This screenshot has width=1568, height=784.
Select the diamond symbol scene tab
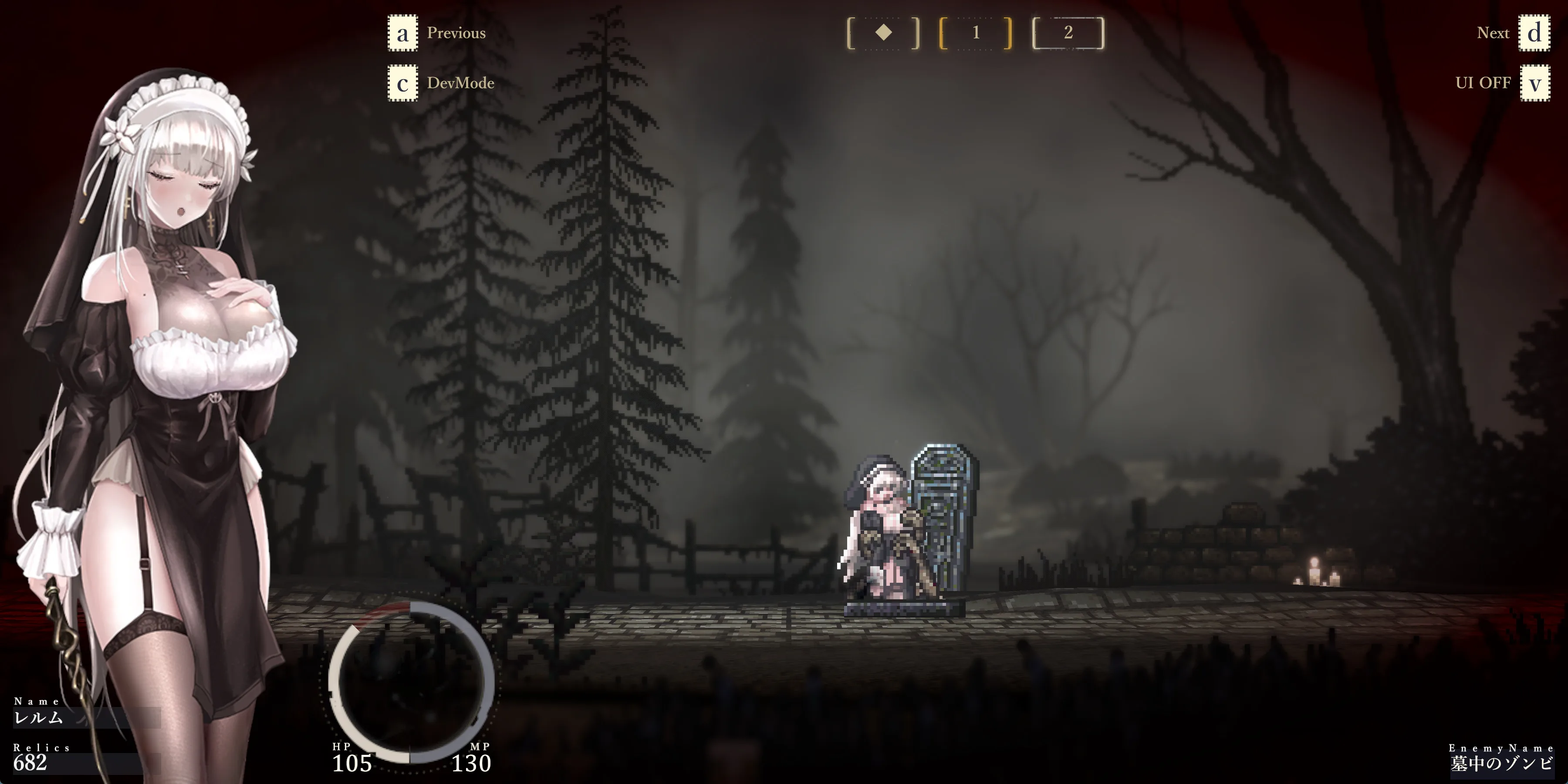coord(883,33)
